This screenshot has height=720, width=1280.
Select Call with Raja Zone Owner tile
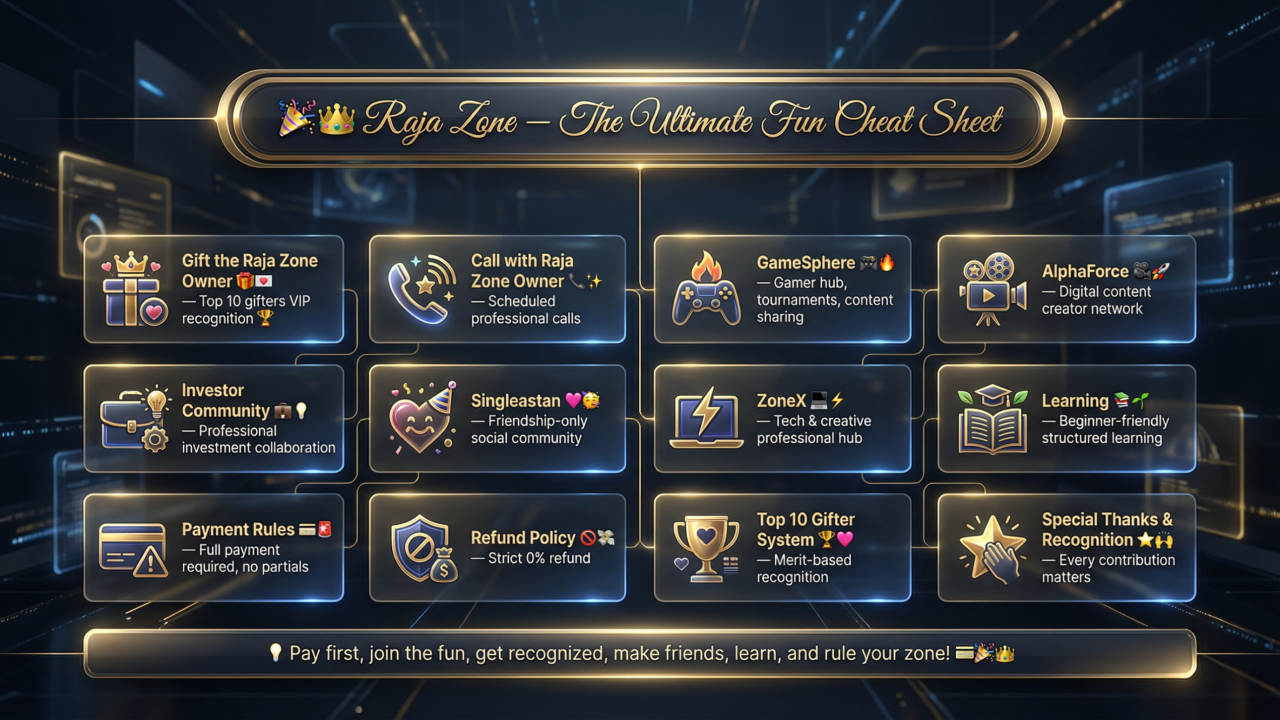(497, 289)
